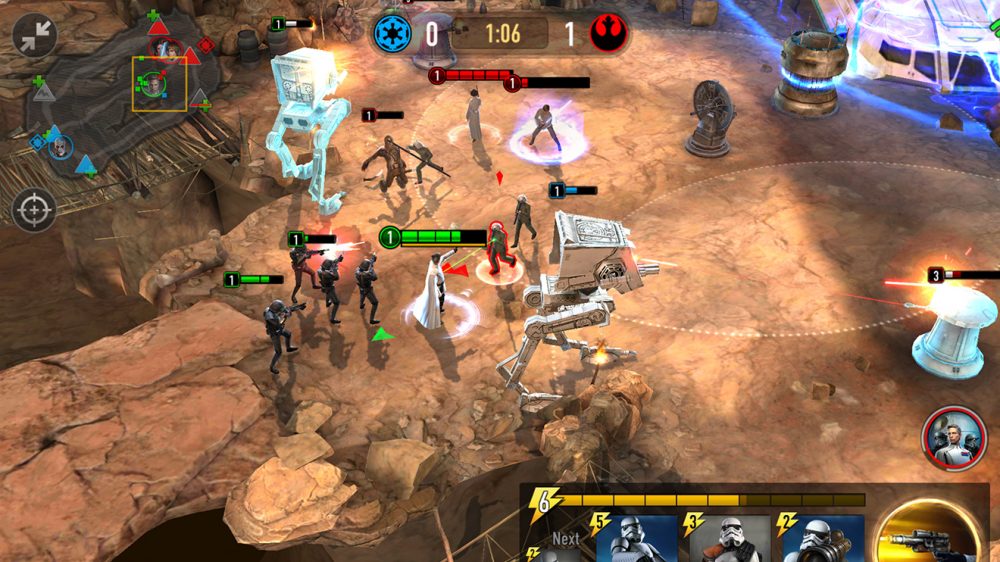Collapse the minimap with the arrows button
The height and width of the screenshot is (562, 1000).
tap(34, 36)
